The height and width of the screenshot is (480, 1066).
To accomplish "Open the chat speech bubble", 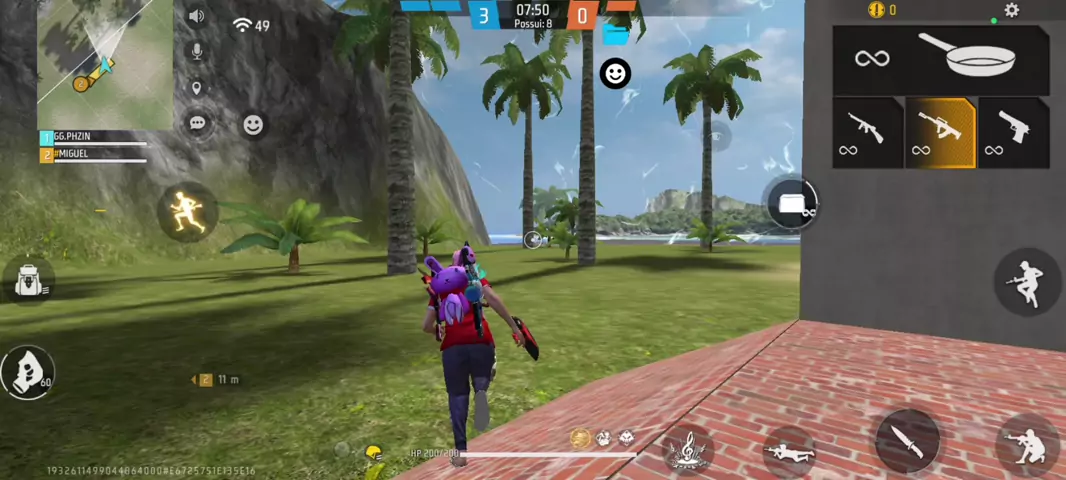I will (x=197, y=123).
